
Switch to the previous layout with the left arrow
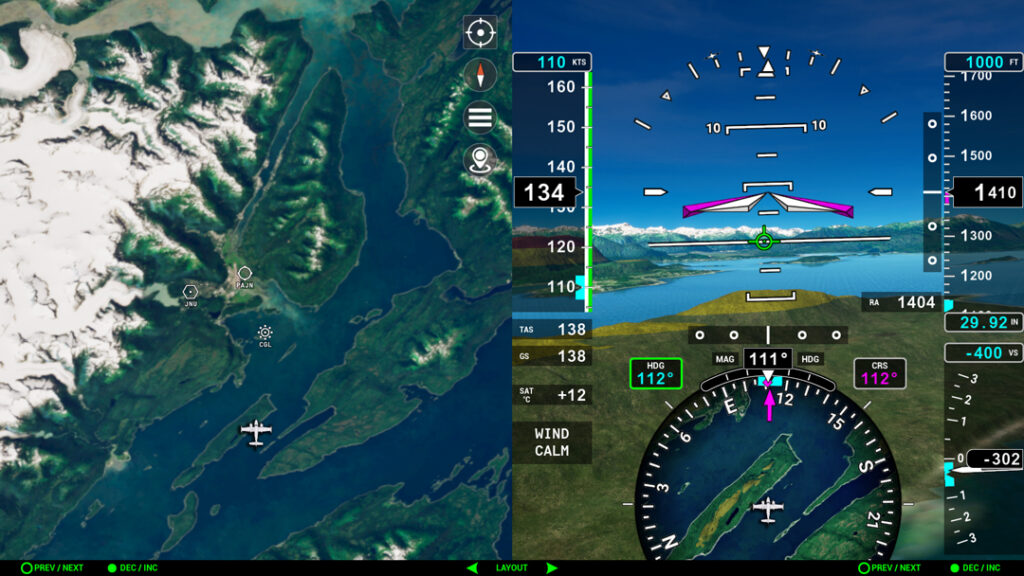[x=472, y=568]
